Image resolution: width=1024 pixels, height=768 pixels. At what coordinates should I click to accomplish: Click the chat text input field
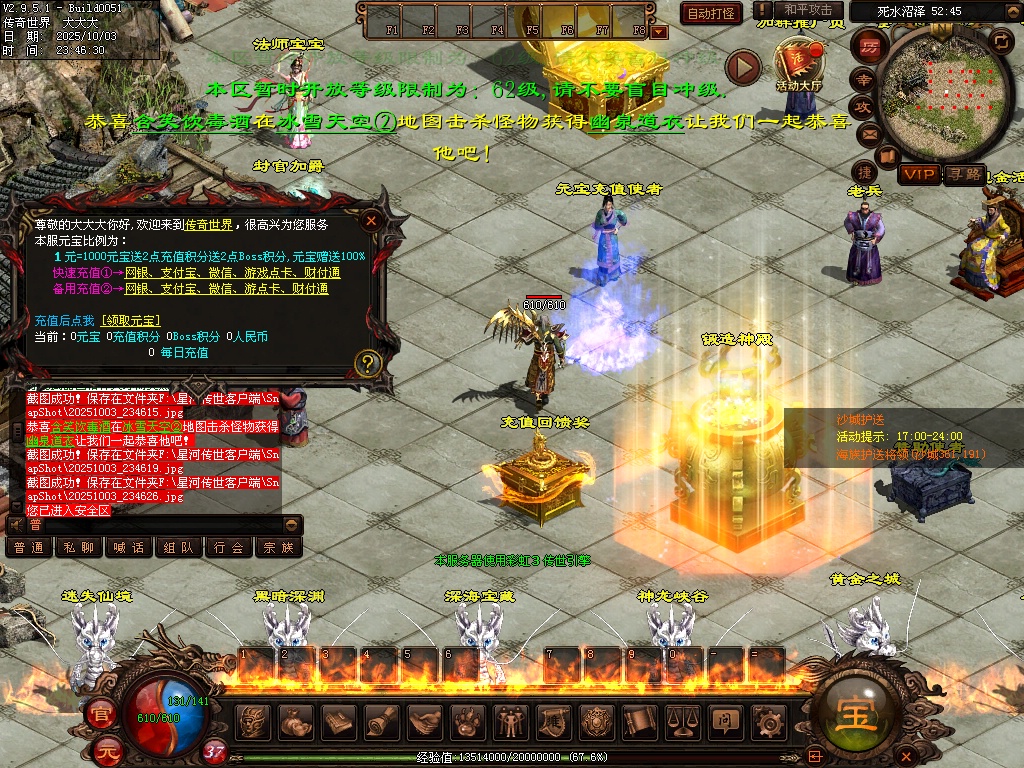[160, 524]
